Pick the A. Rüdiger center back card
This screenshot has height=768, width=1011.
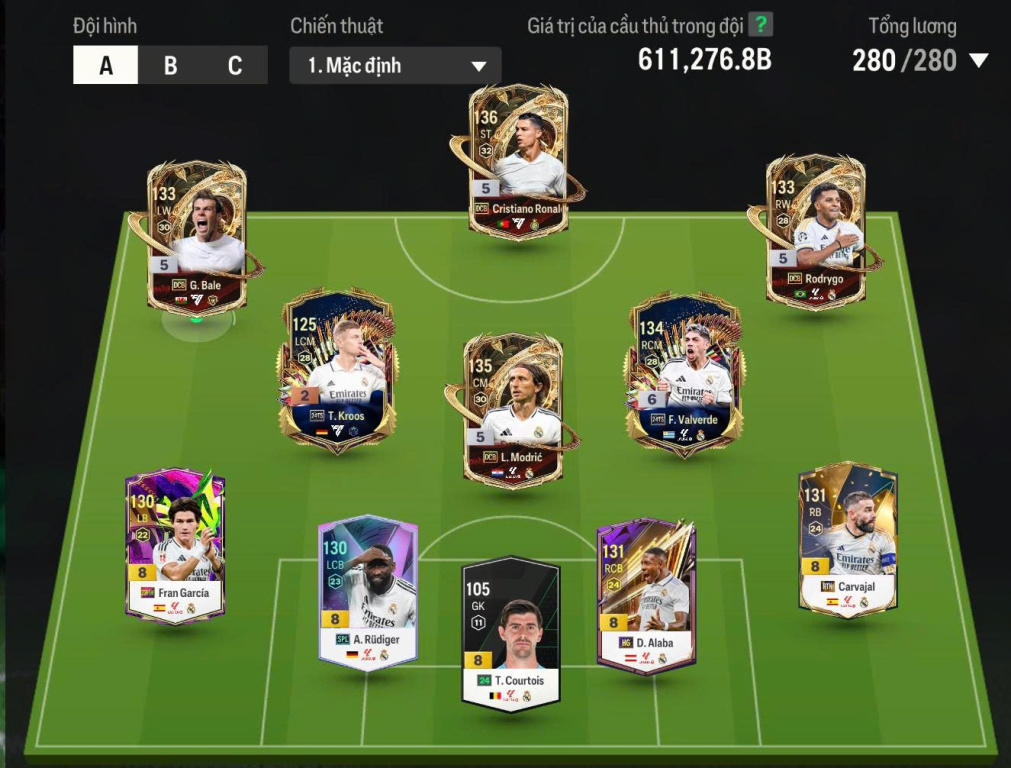367,592
